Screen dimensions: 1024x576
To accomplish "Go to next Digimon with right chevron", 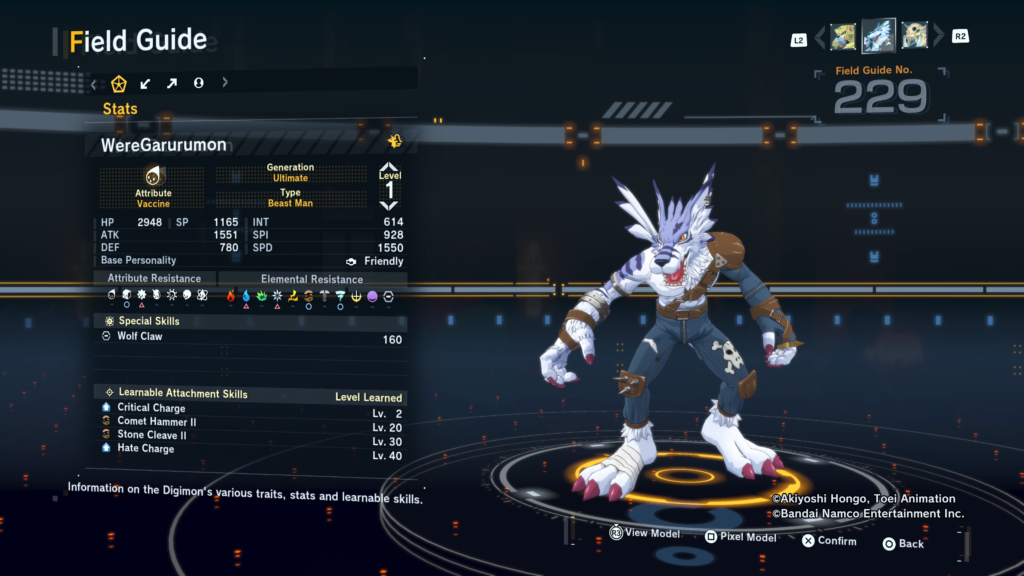I will pos(938,38).
